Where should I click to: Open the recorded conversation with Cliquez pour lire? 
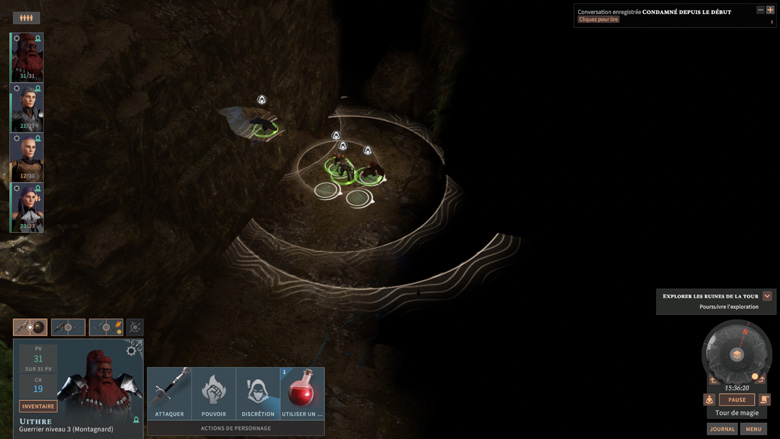(599, 20)
